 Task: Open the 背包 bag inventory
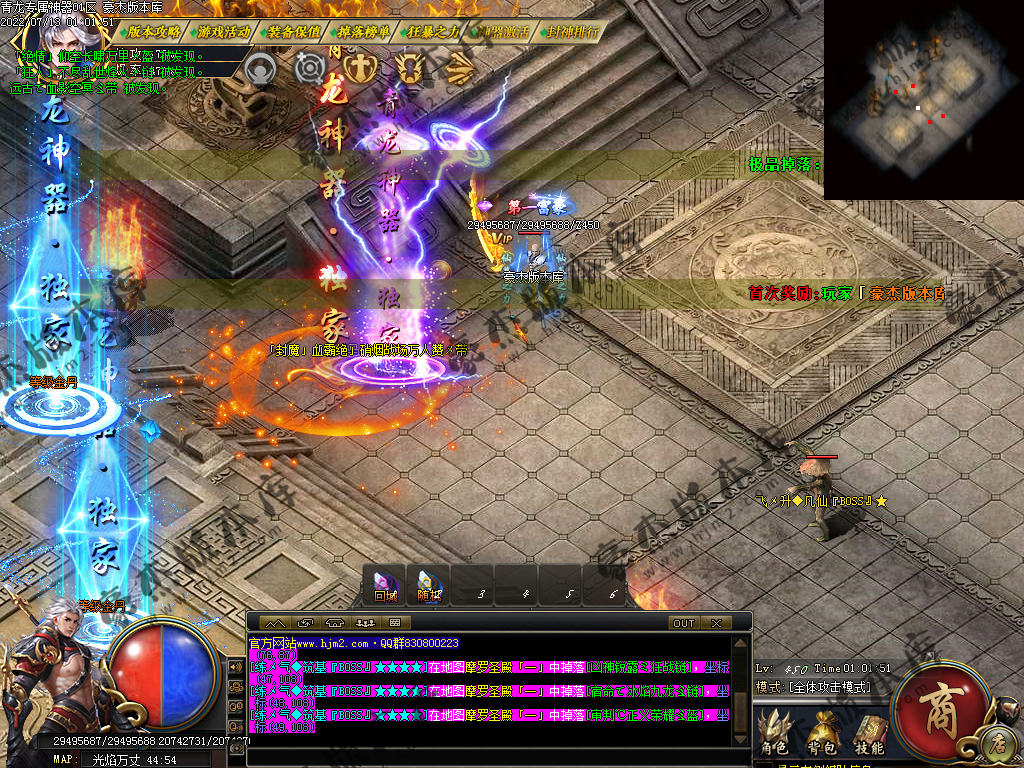tap(821, 736)
